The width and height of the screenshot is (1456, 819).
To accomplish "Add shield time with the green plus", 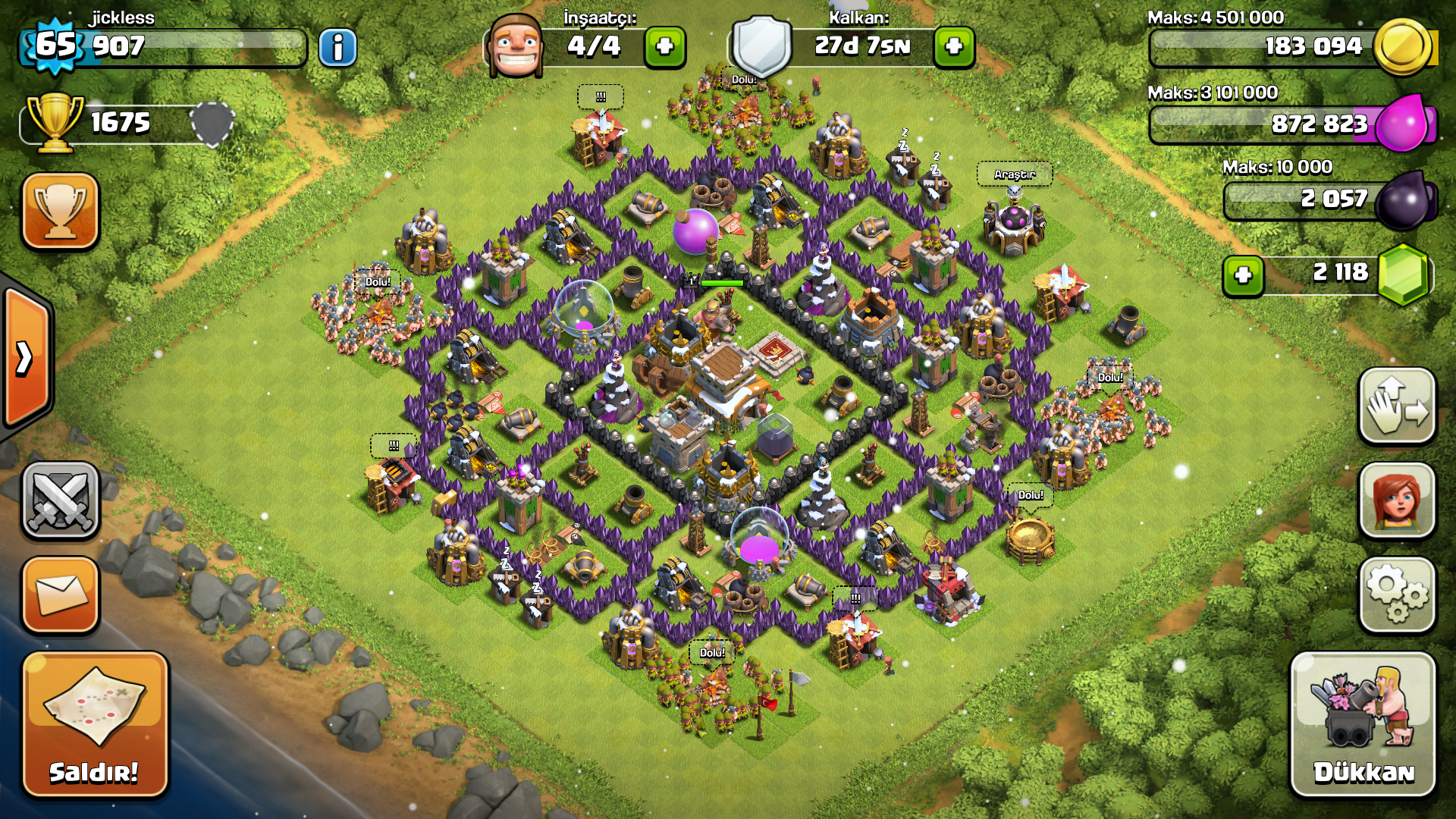I will [x=954, y=47].
